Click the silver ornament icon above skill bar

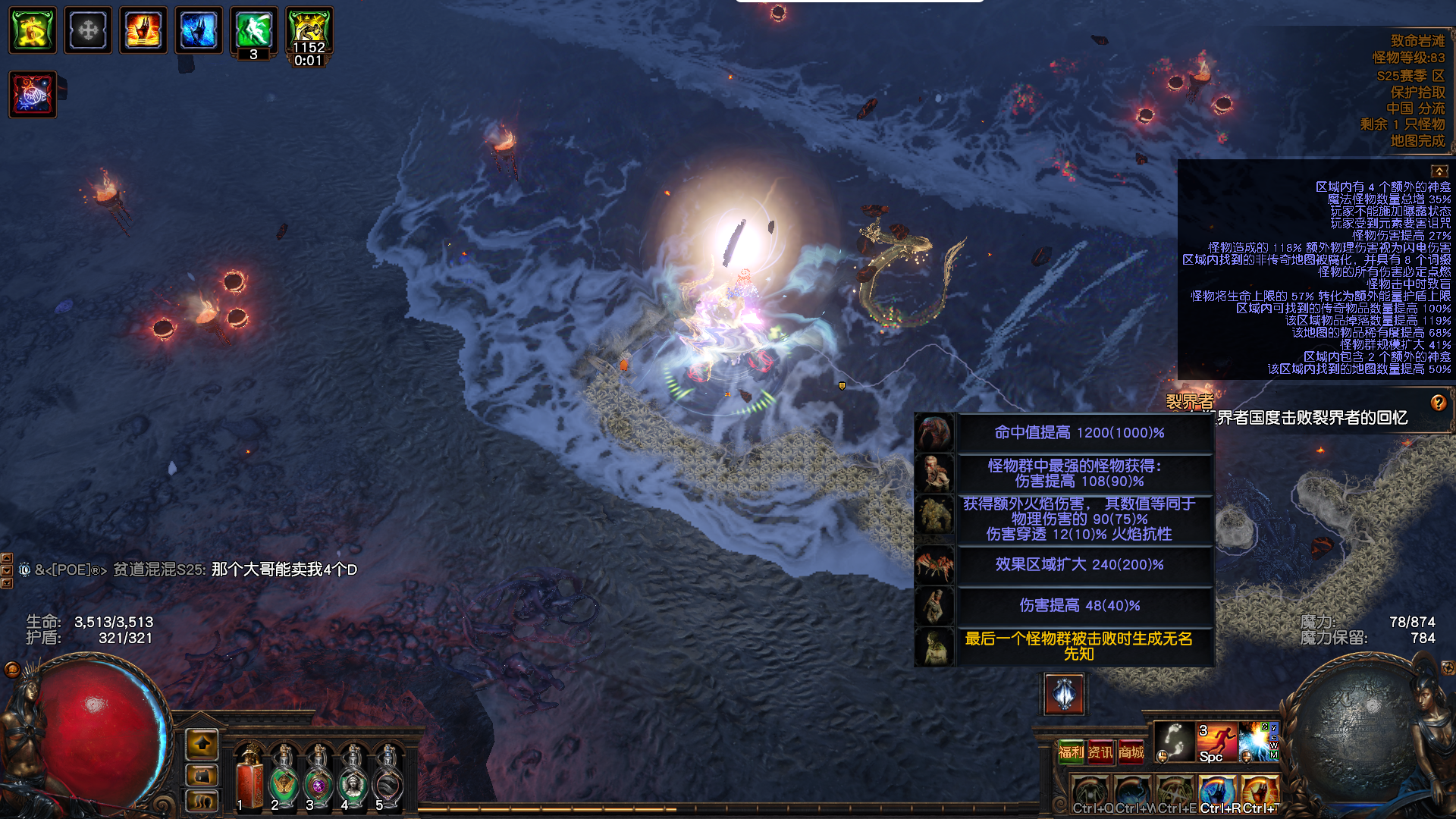pyautogui.click(x=1065, y=694)
